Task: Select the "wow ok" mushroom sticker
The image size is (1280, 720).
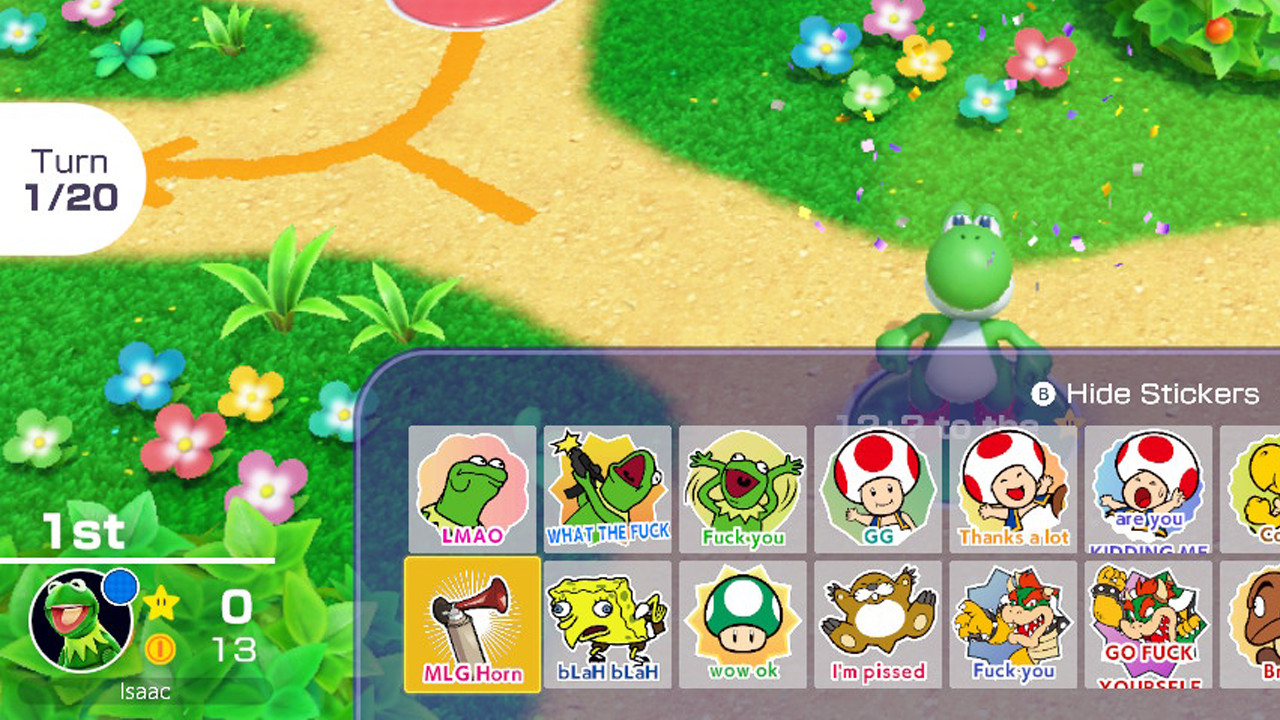Action: point(744,625)
